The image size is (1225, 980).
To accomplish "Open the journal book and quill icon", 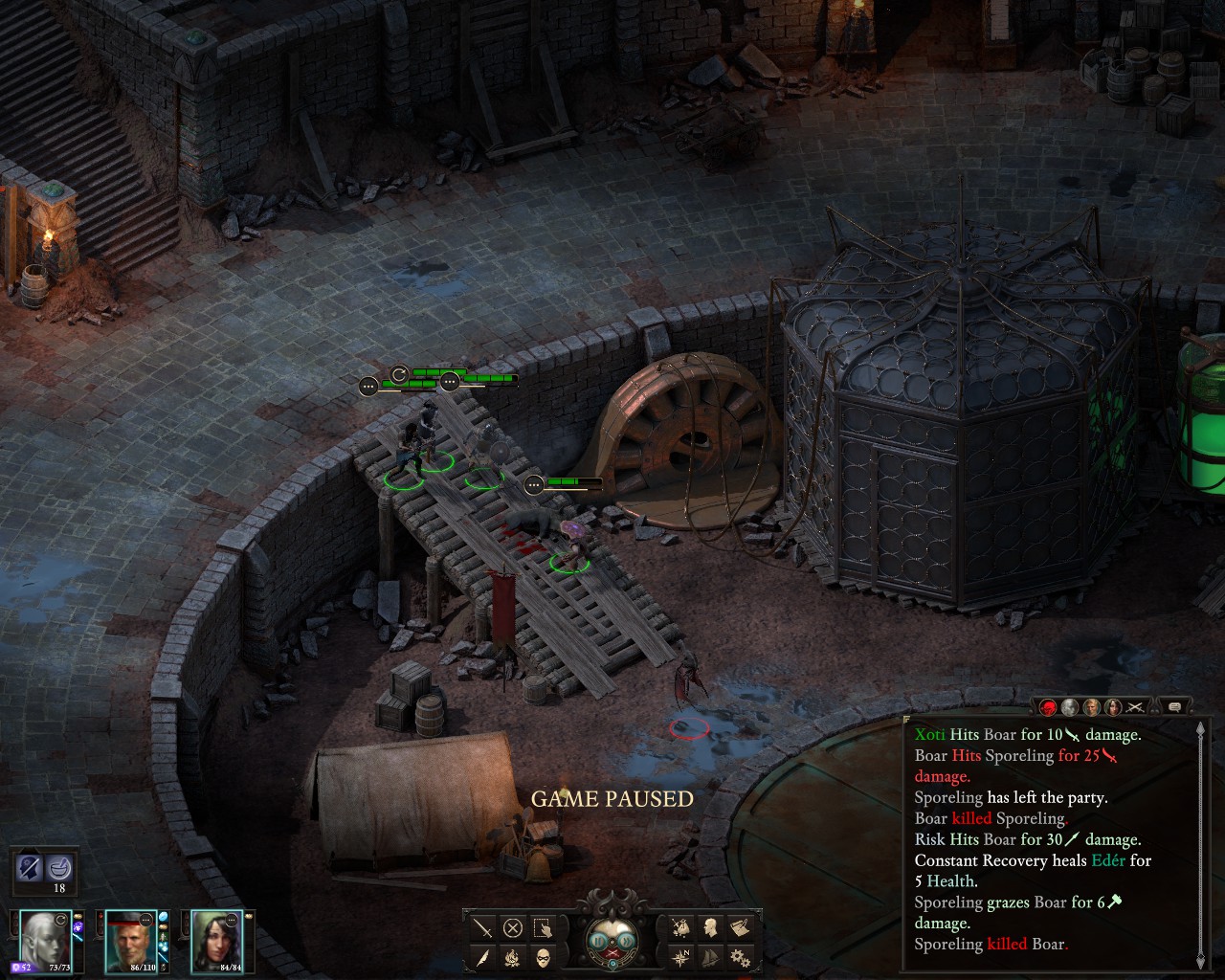I will (740, 927).
